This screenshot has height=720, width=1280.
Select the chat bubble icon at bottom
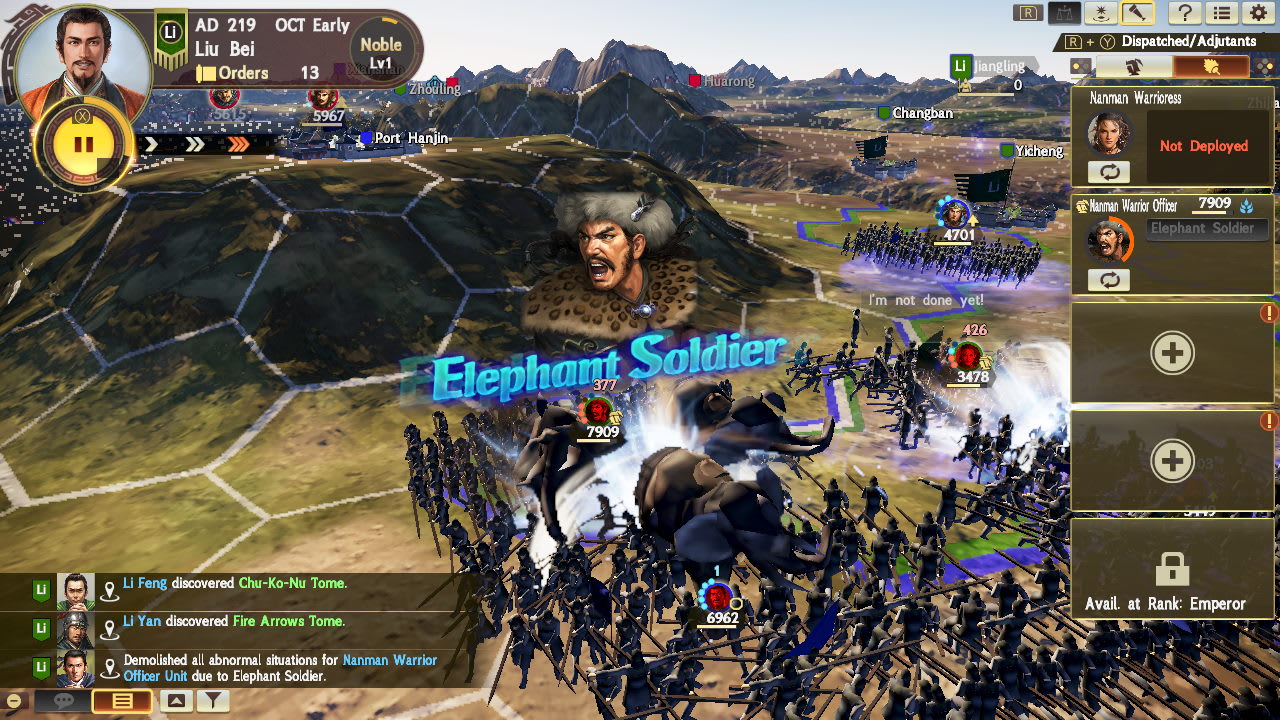click(x=62, y=702)
